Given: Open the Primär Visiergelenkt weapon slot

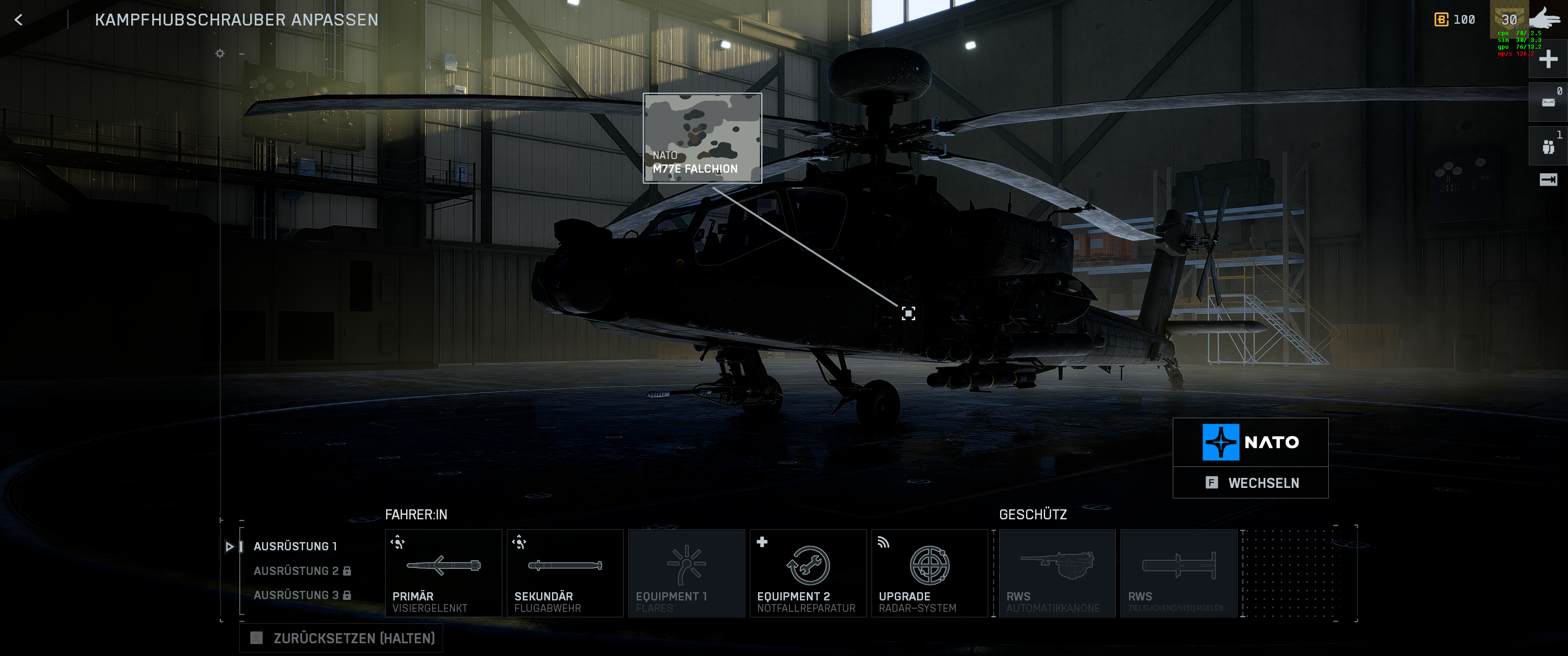Looking at the screenshot, I should (443, 573).
